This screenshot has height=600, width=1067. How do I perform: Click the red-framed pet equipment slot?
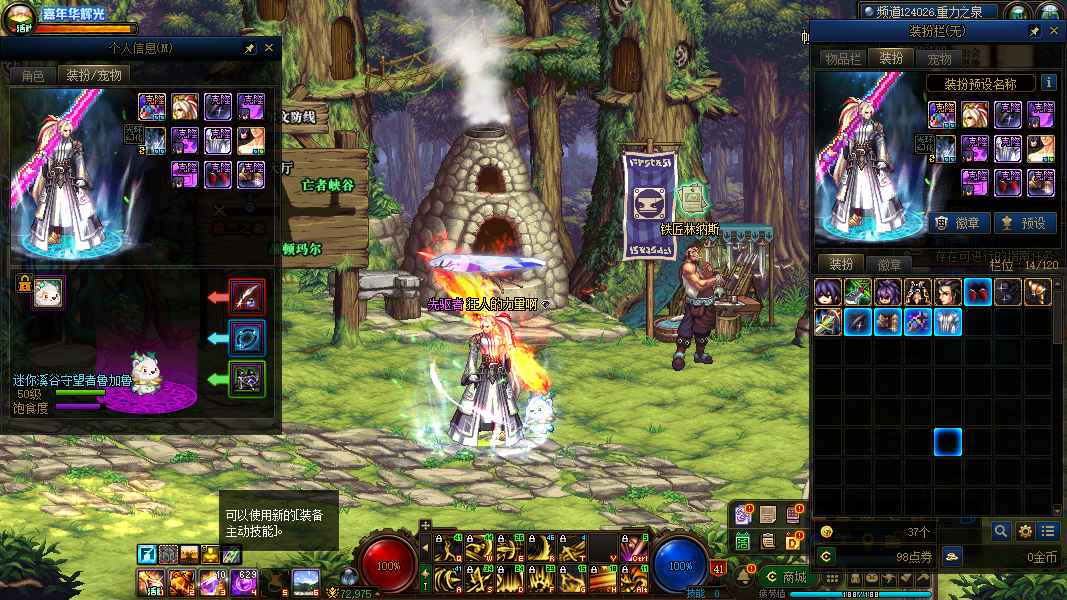(247, 296)
